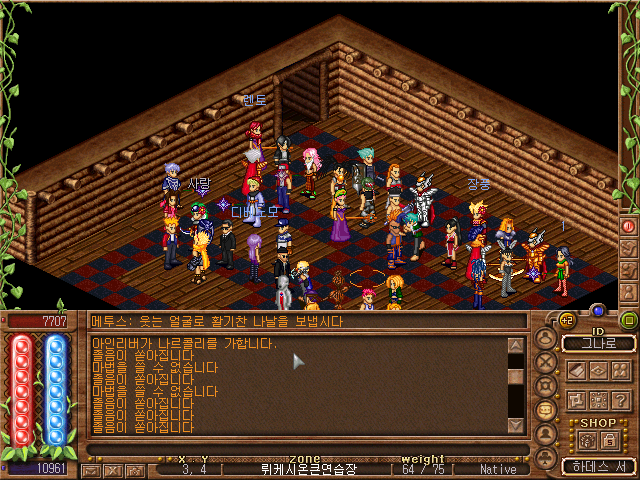
Task: Click the blue gem button
Action: pos(599,310)
